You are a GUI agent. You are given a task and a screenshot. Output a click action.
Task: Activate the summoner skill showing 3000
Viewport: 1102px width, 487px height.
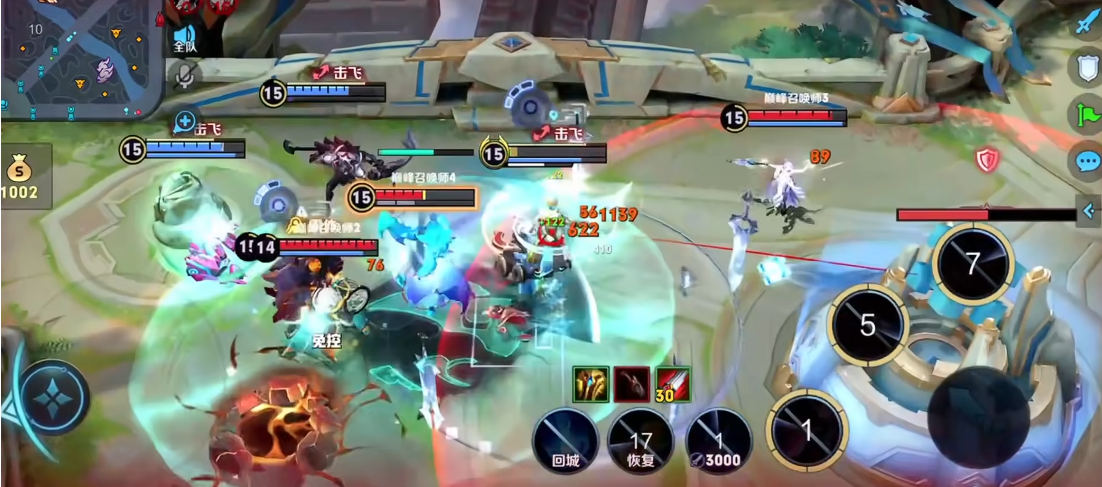pyautogui.click(x=718, y=440)
